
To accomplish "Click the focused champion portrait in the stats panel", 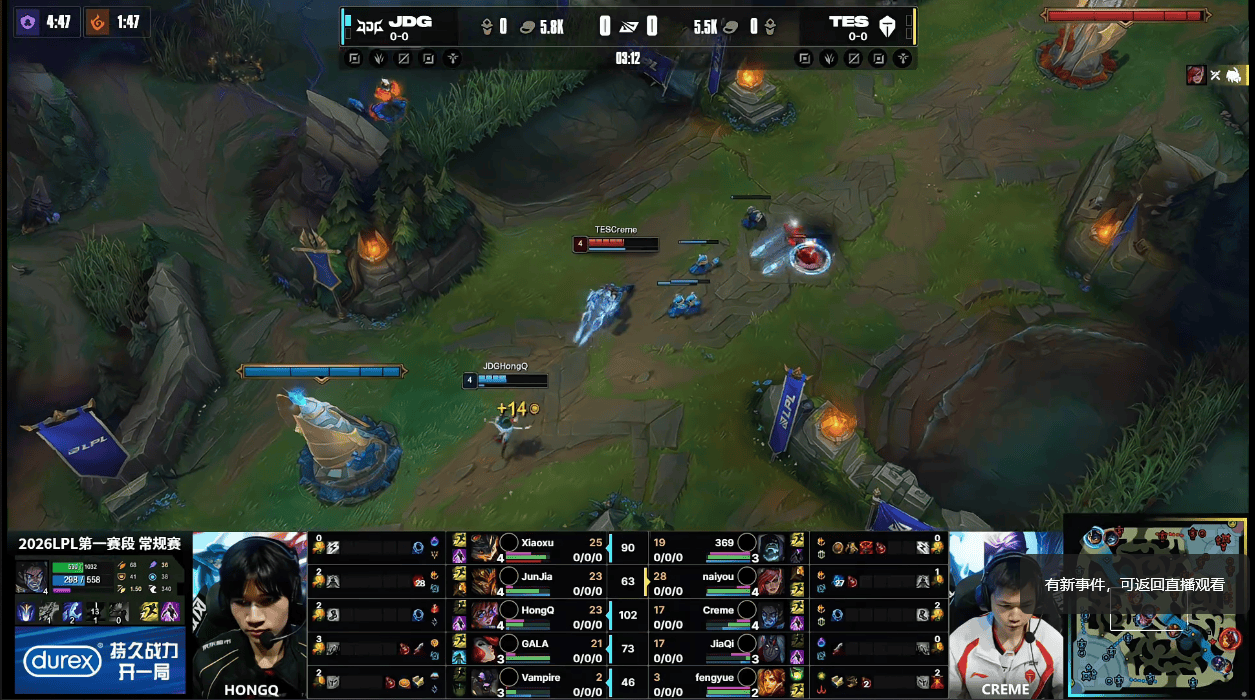I will pyautogui.click(x=30, y=575).
